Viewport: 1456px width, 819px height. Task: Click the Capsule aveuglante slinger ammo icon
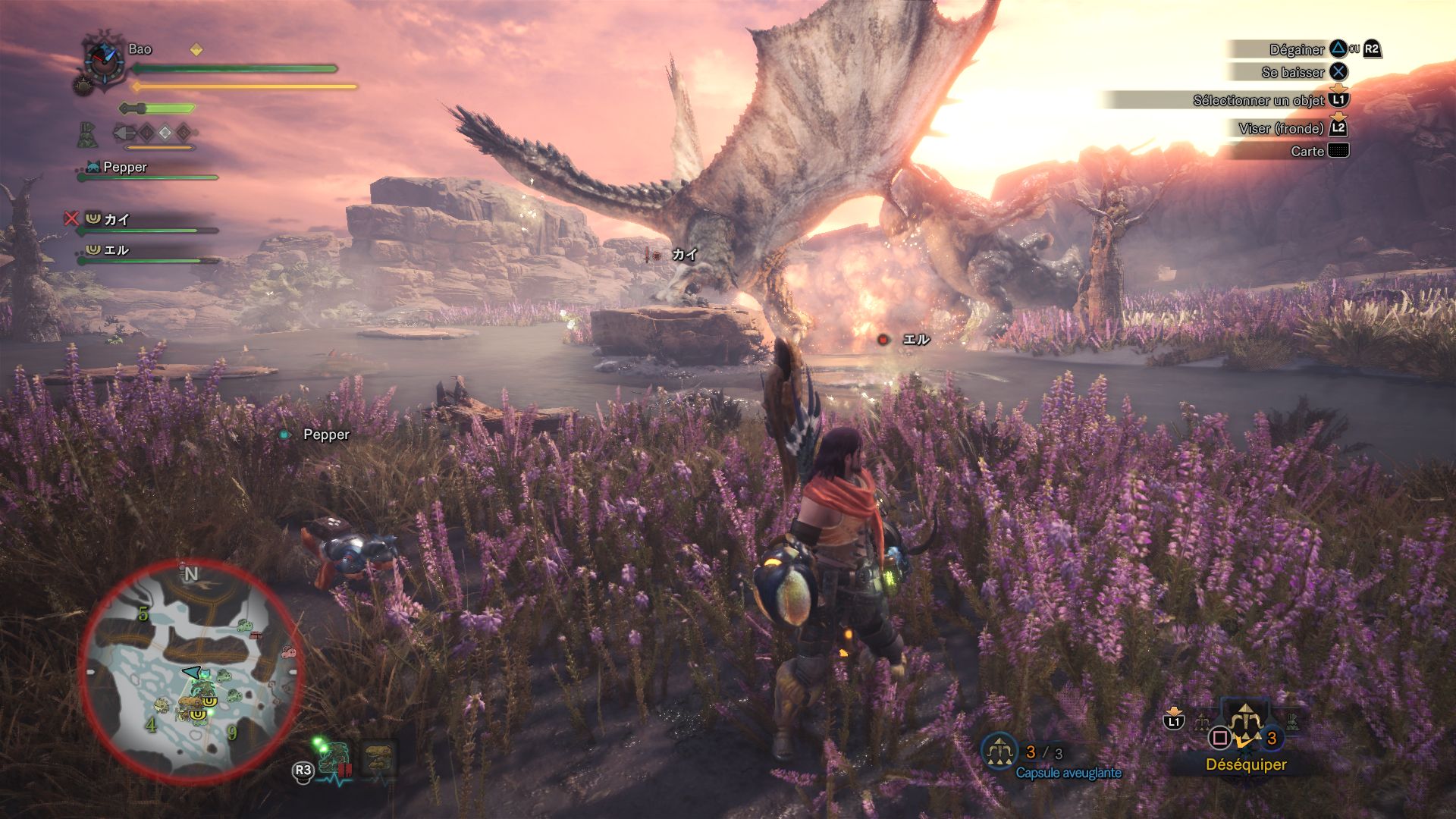coord(999,752)
